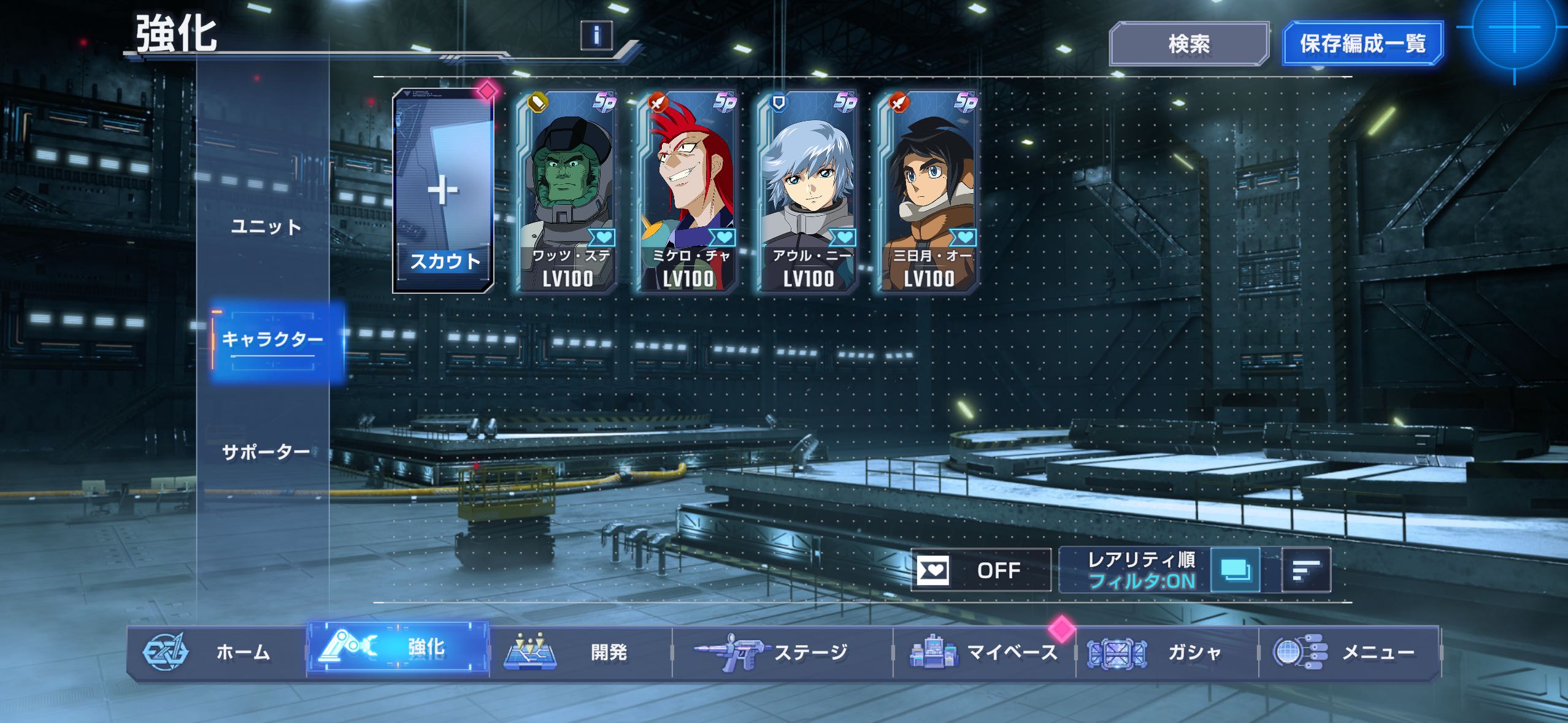Switch to the ユニット tab
The width and height of the screenshot is (1568, 723).
(x=266, y=228)
